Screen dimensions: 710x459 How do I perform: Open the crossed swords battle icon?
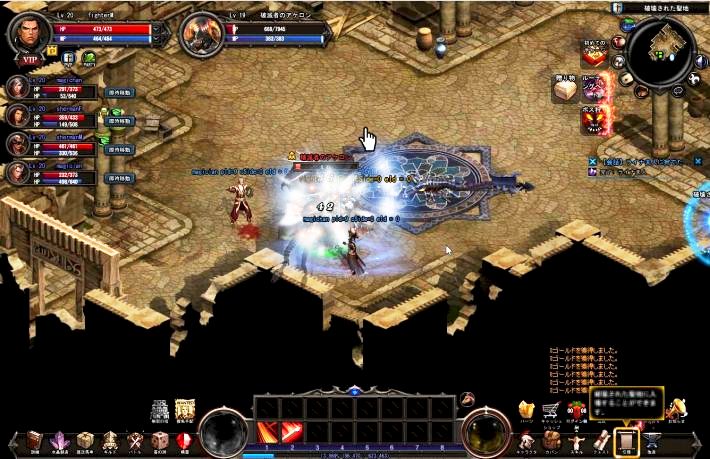click(135, 441)
